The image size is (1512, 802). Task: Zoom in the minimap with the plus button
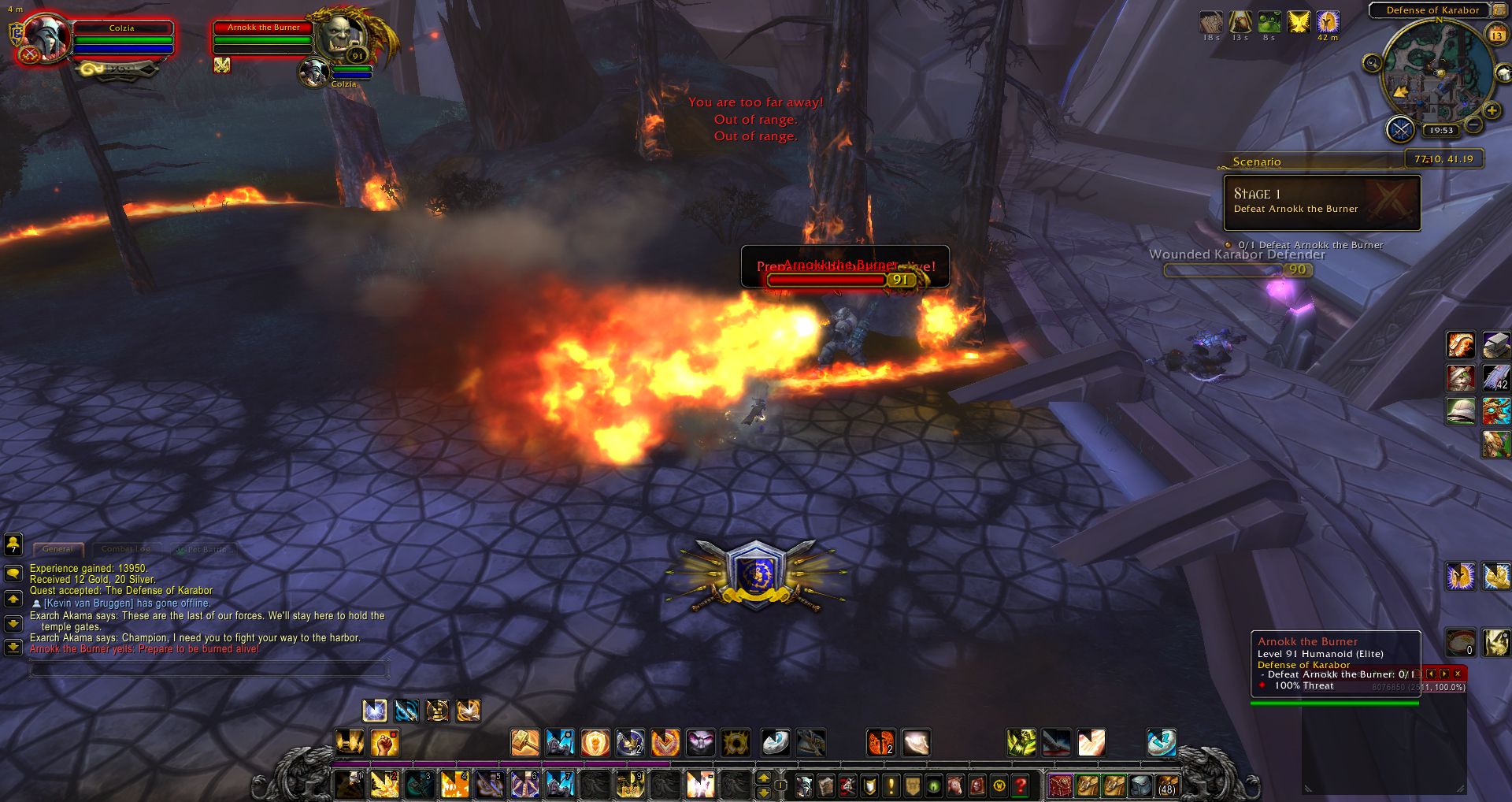click(x=1492, y=111)
